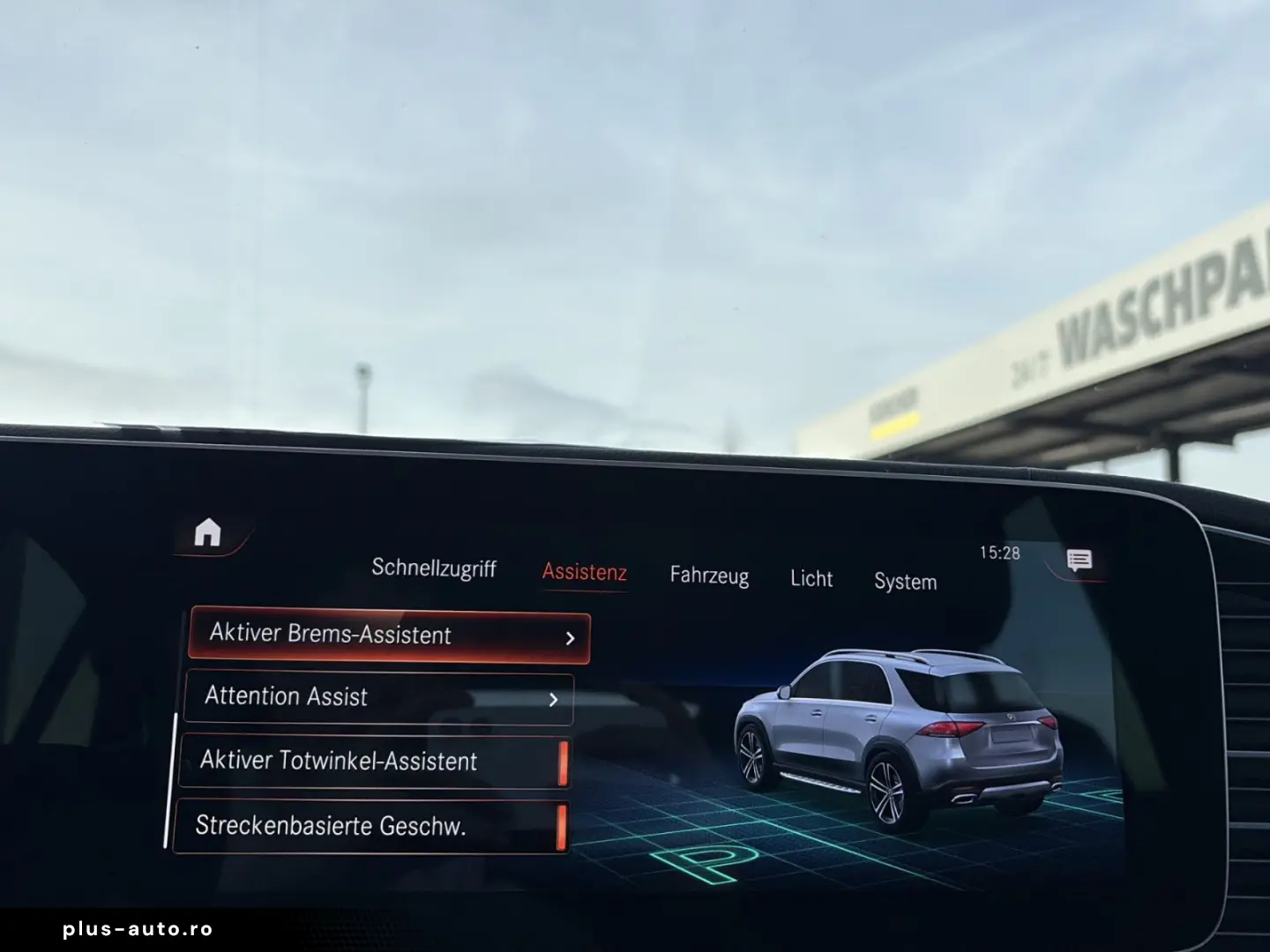Toggle Streckenbasierte Geschw. setting
This screenshot has height=952, width=1270.
(370, 827)
